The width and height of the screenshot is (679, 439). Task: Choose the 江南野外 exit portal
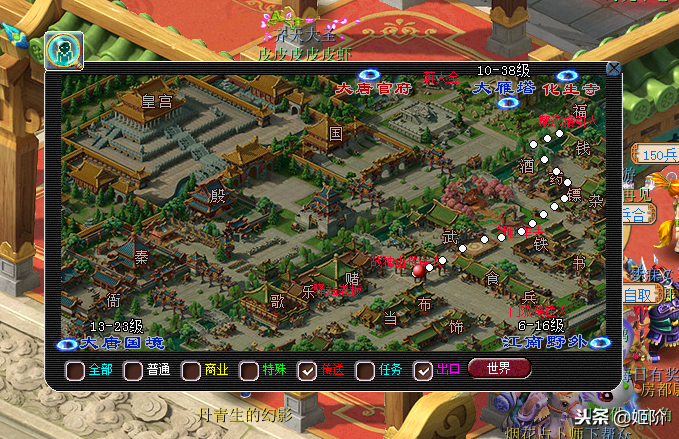click(x=600, y=344)
